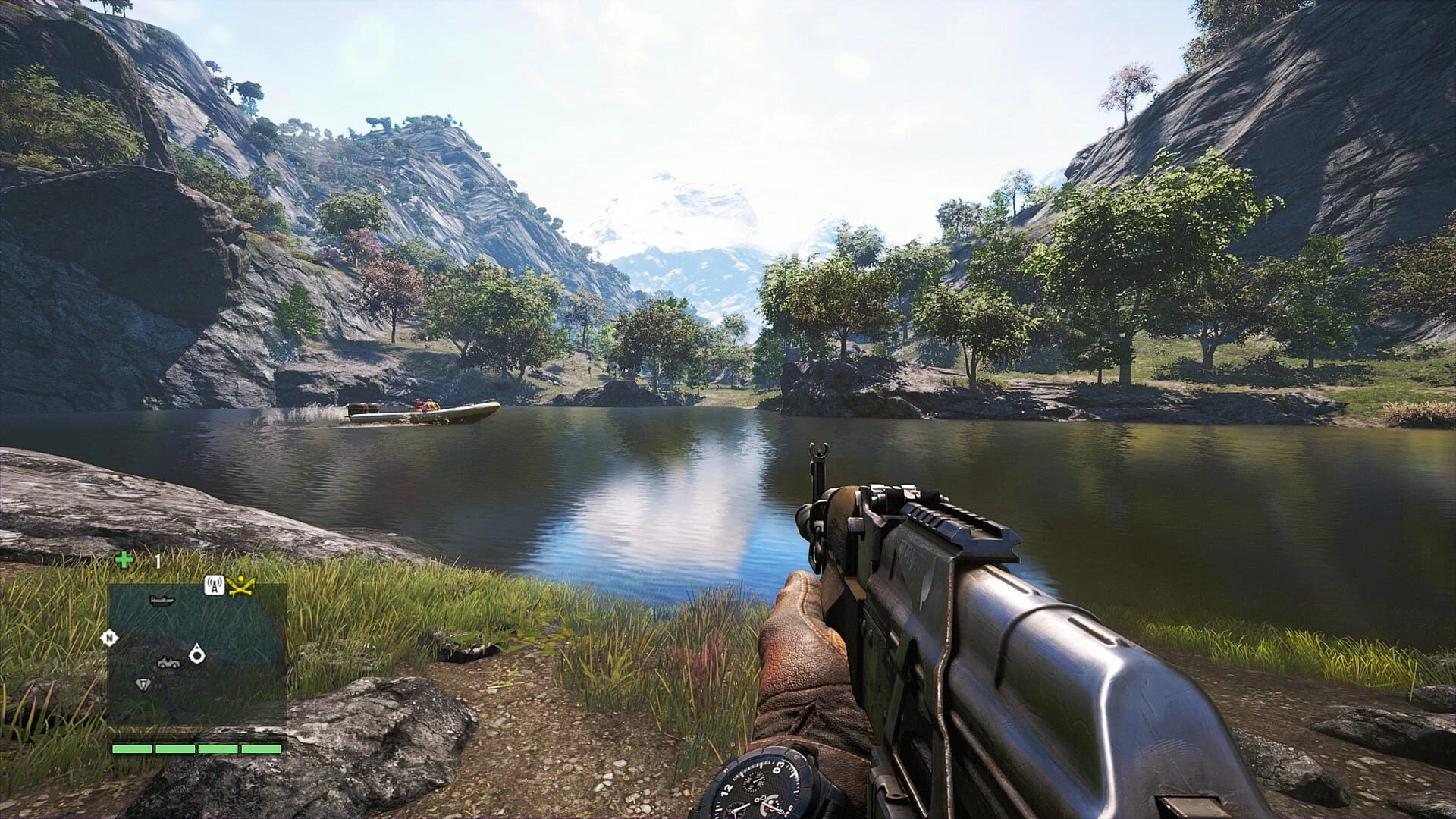Click the vendor triangle icon on the minimap
Viewport: 1456px width, 819px height.
click(143, 684)
